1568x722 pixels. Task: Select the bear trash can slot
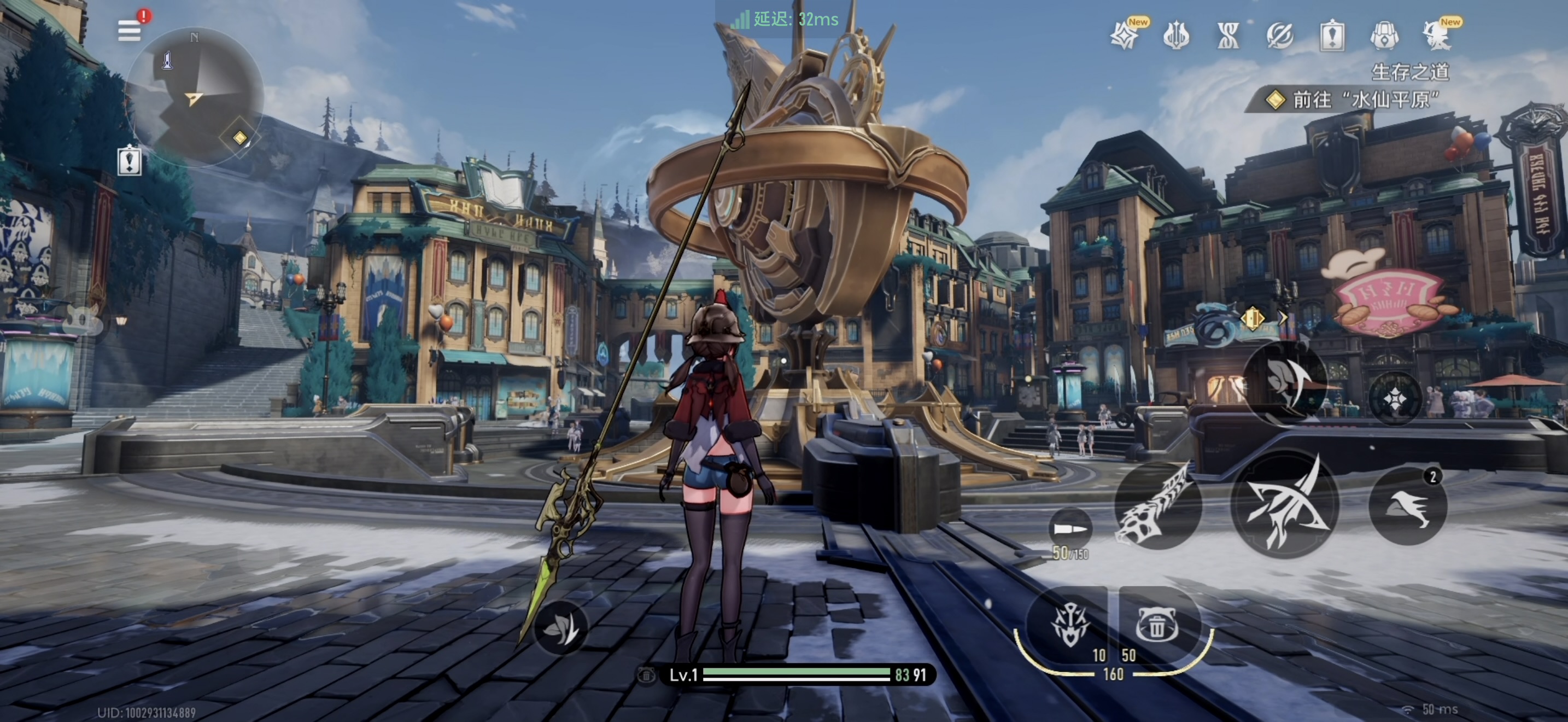[x=1156, y=625]
